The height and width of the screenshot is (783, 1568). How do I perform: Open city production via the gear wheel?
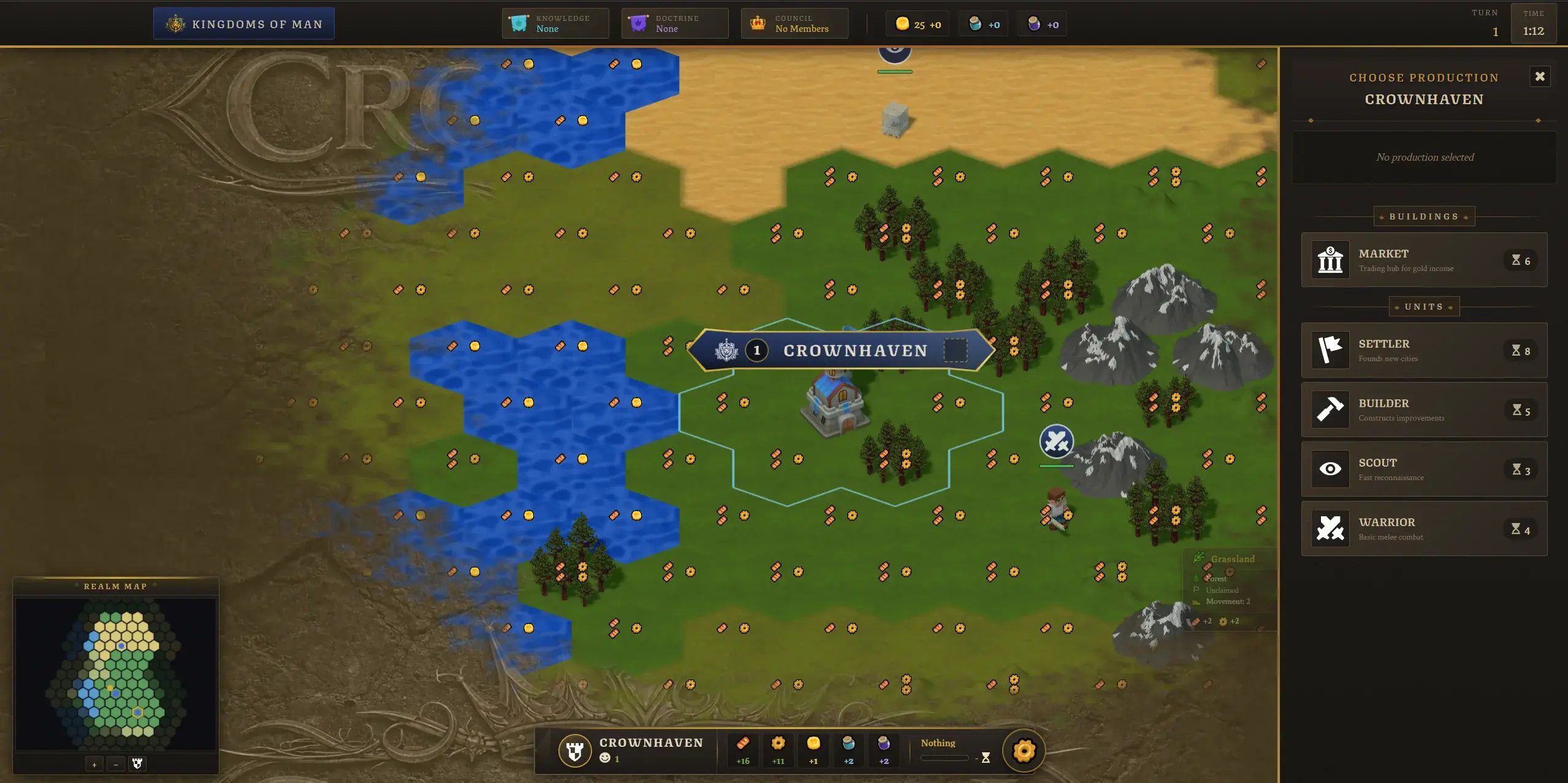(x=1022, y=751)
